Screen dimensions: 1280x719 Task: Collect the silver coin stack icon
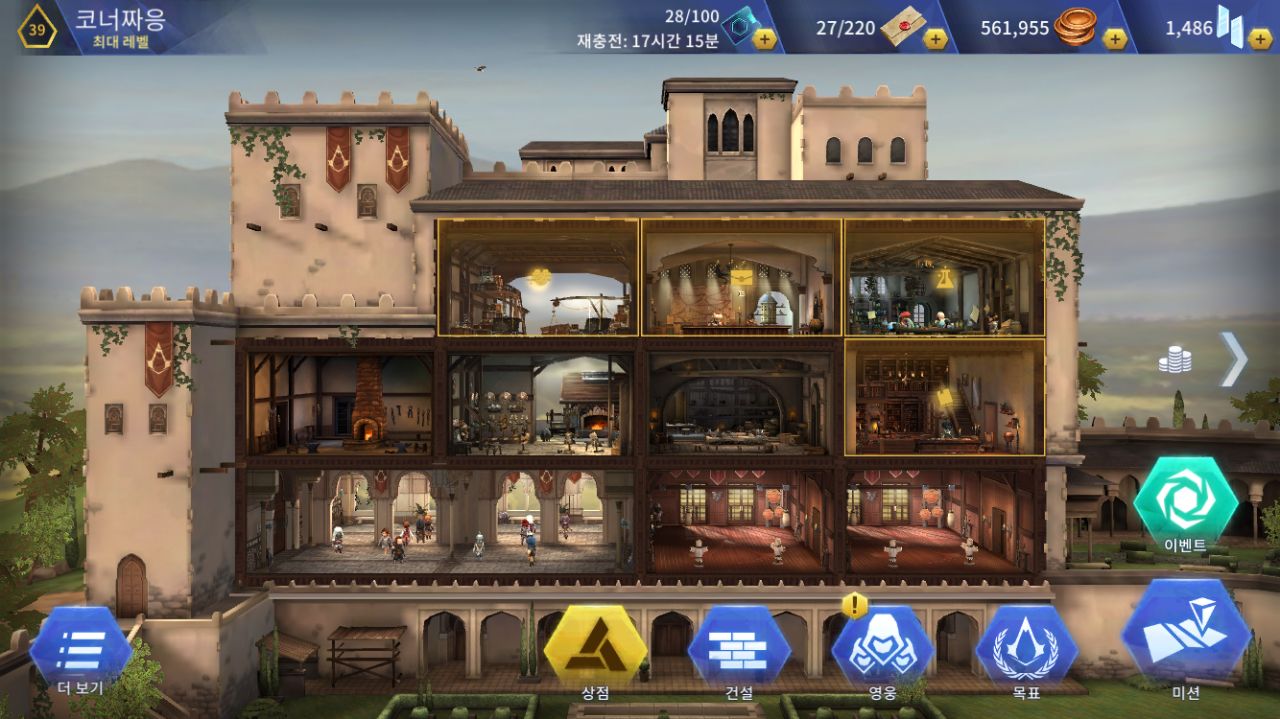pos(1175,360)
